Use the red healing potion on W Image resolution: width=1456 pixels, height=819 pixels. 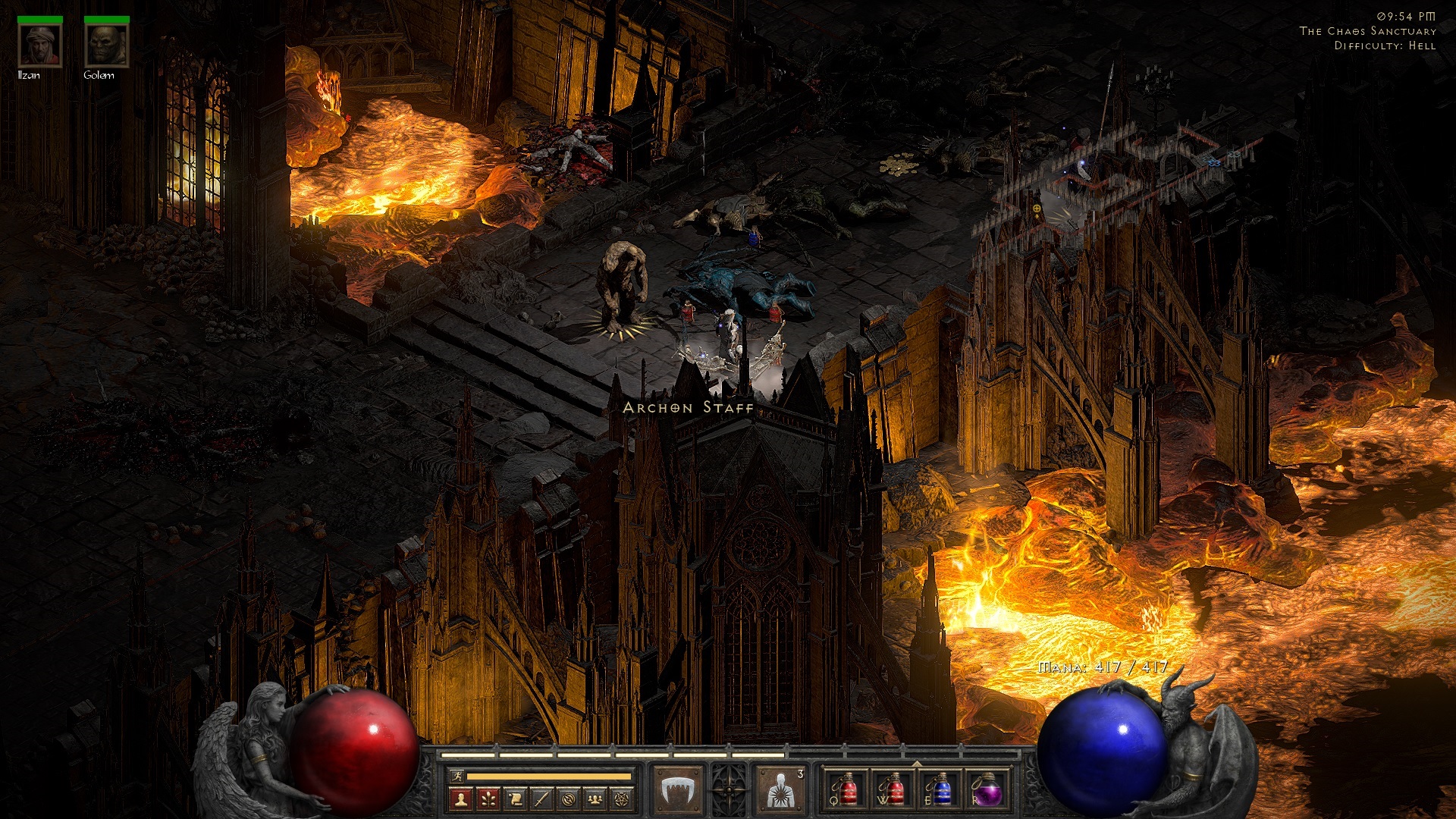pyautogui.click(x=893, y=790)
